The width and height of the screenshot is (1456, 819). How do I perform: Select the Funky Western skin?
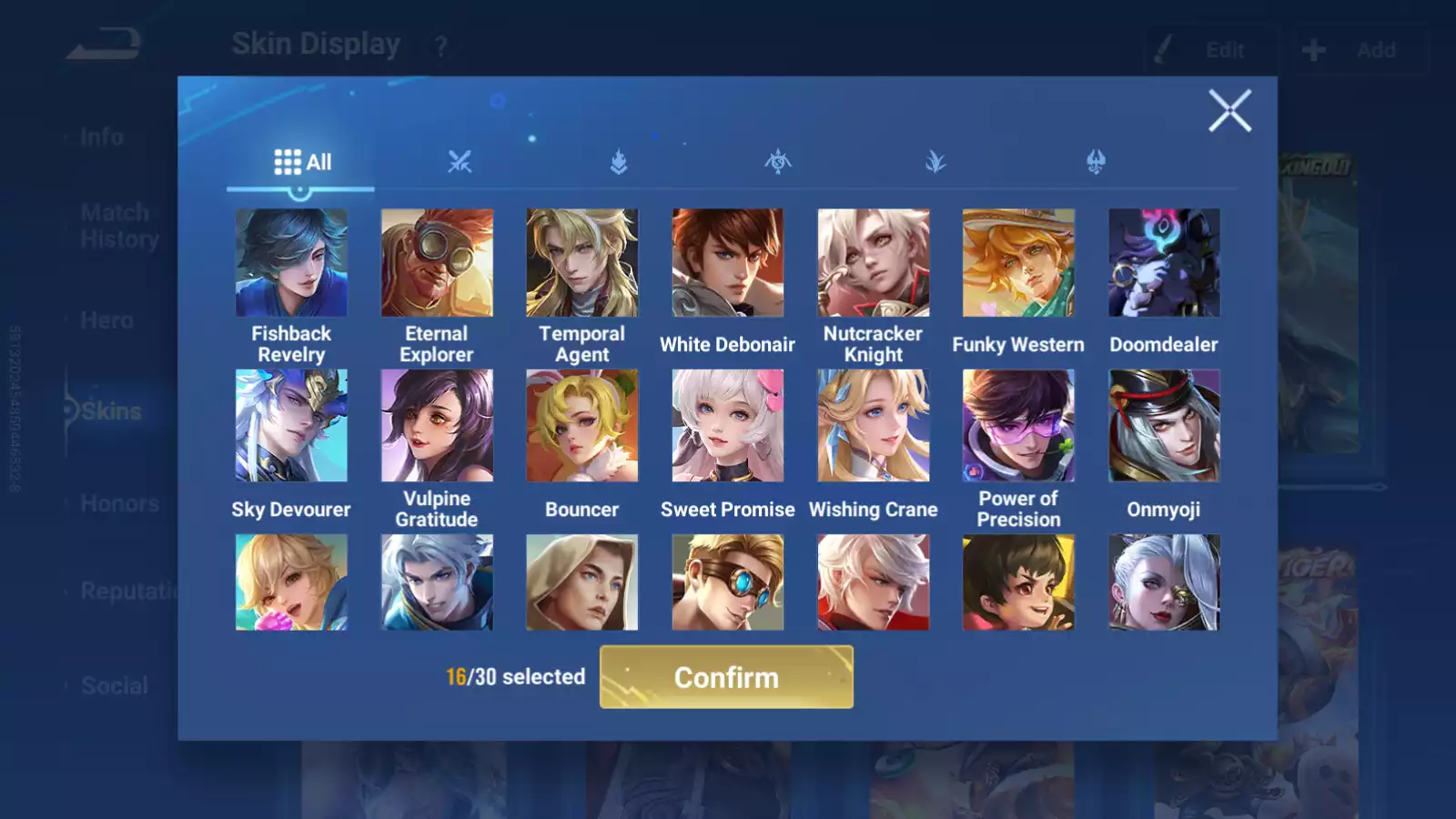point(1018,263)
